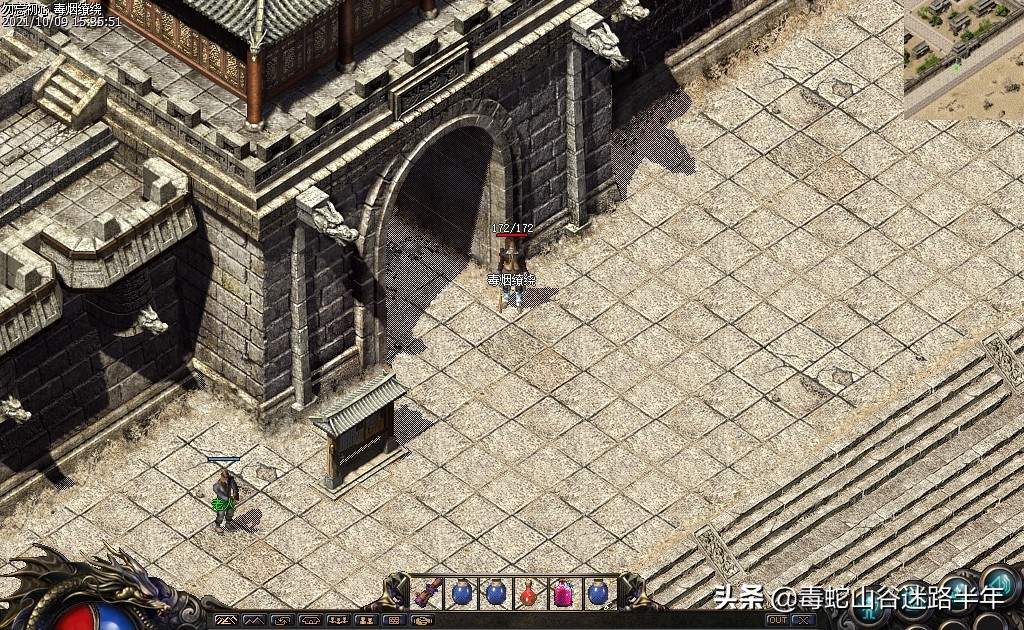Click the OUT button

(776, 620)
